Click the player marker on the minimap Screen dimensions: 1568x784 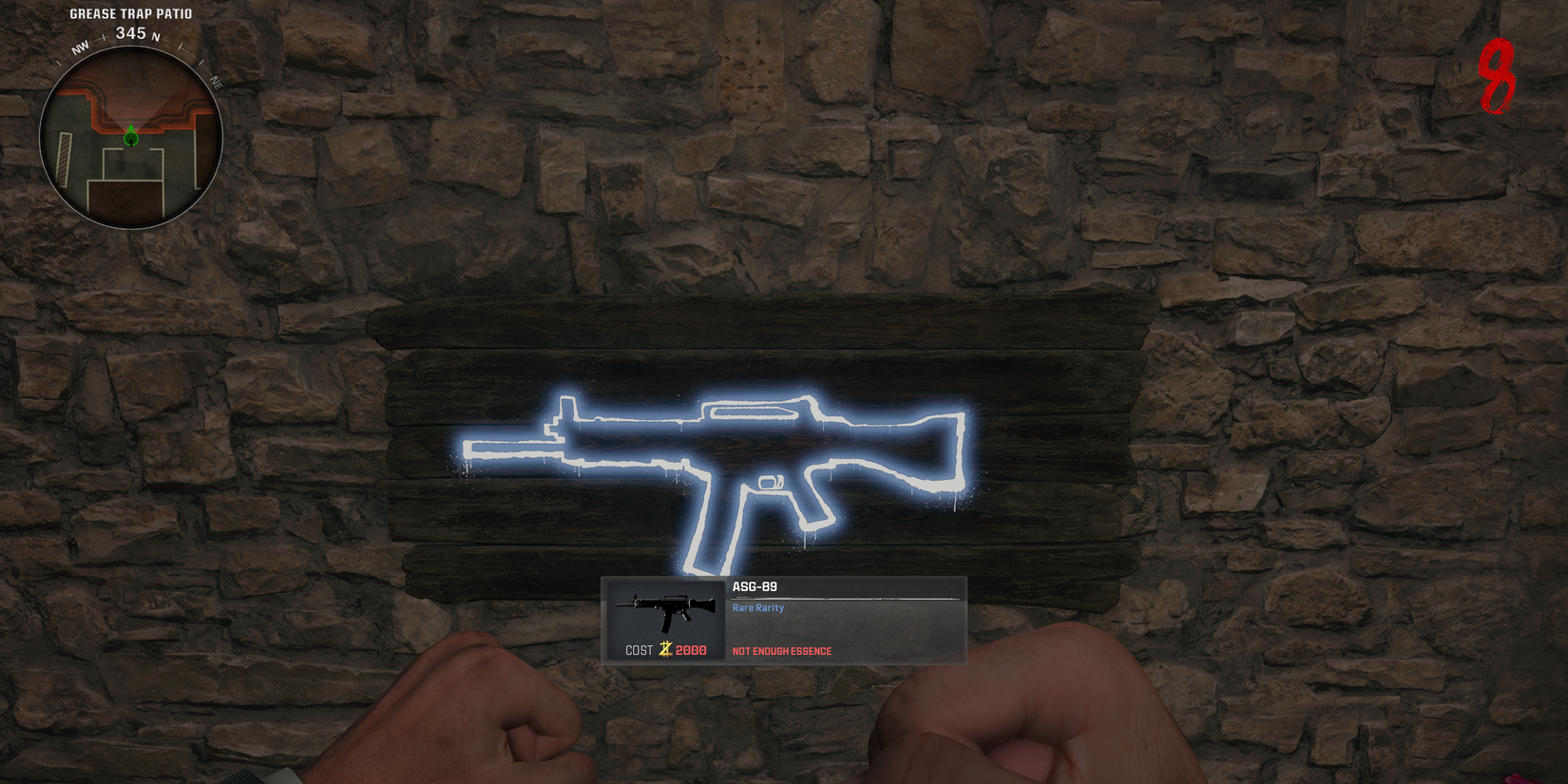pos(130,137)
